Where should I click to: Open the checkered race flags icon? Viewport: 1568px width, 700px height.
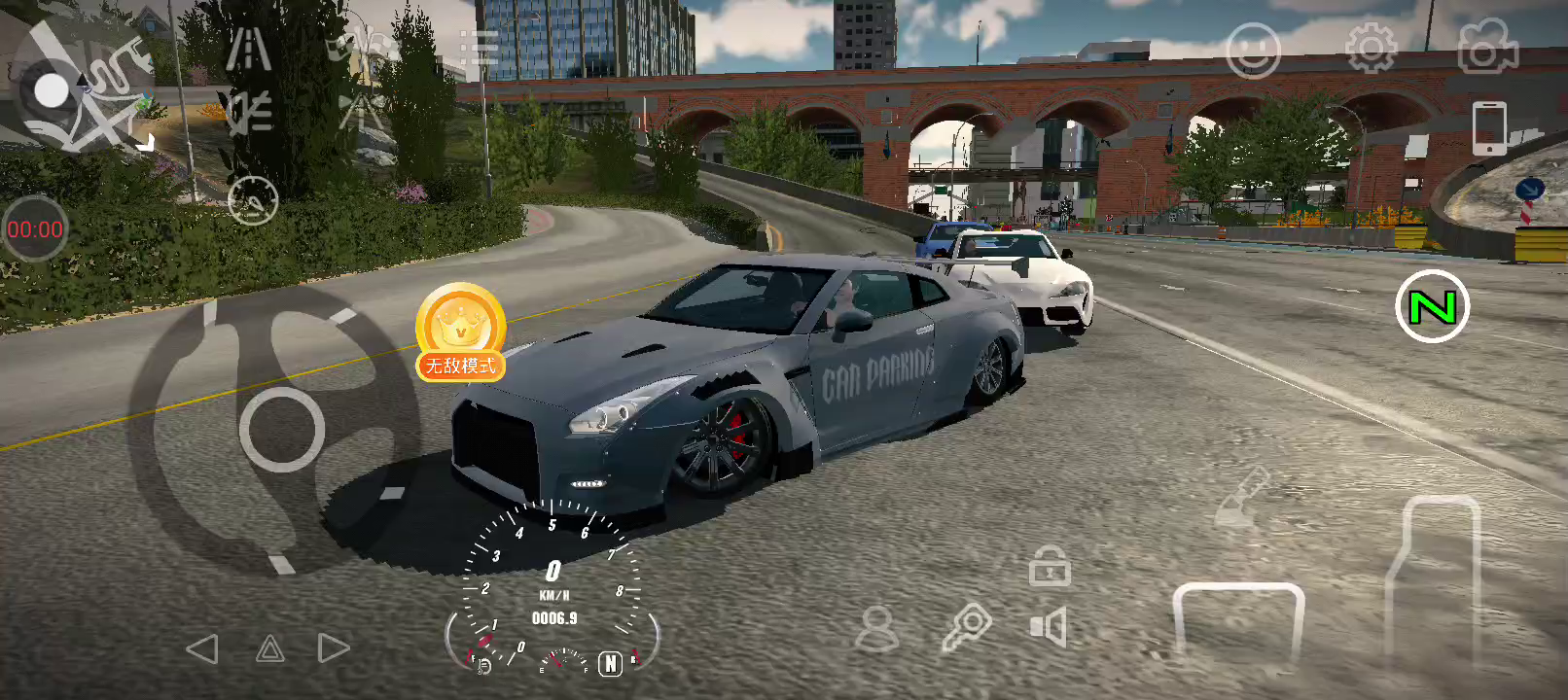tap(362, 47)
